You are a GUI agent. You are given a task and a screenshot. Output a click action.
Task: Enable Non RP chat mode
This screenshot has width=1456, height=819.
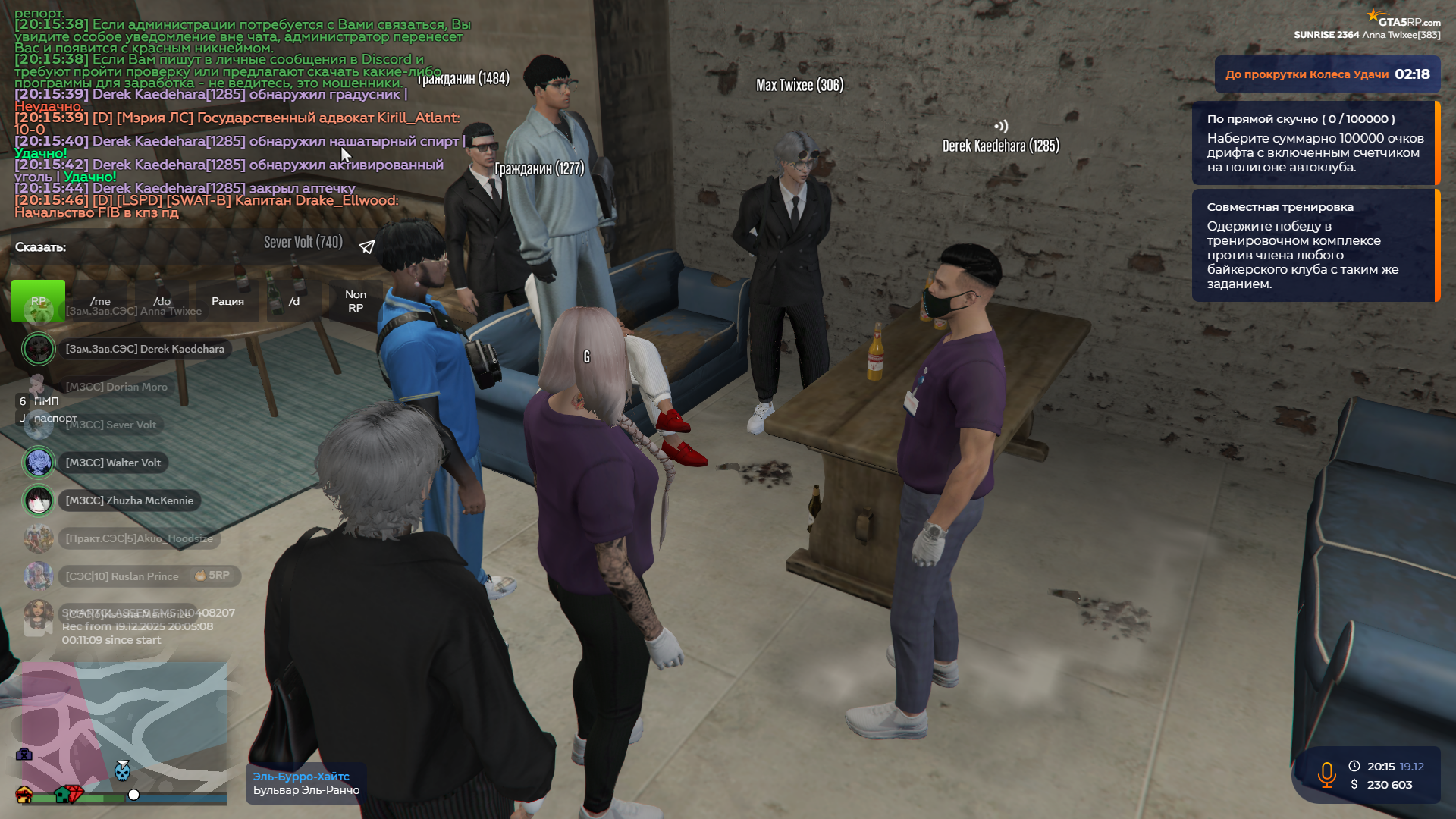tap(355, 300)
